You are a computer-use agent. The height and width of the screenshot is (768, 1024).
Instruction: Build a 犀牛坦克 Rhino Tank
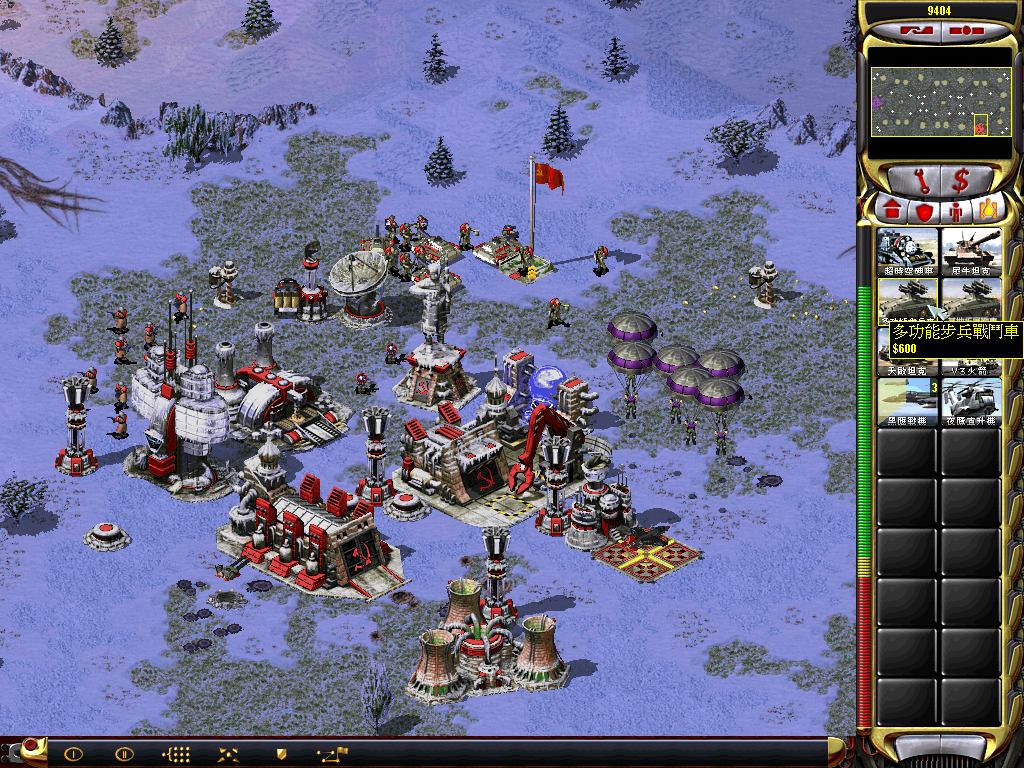pos(970,251)
